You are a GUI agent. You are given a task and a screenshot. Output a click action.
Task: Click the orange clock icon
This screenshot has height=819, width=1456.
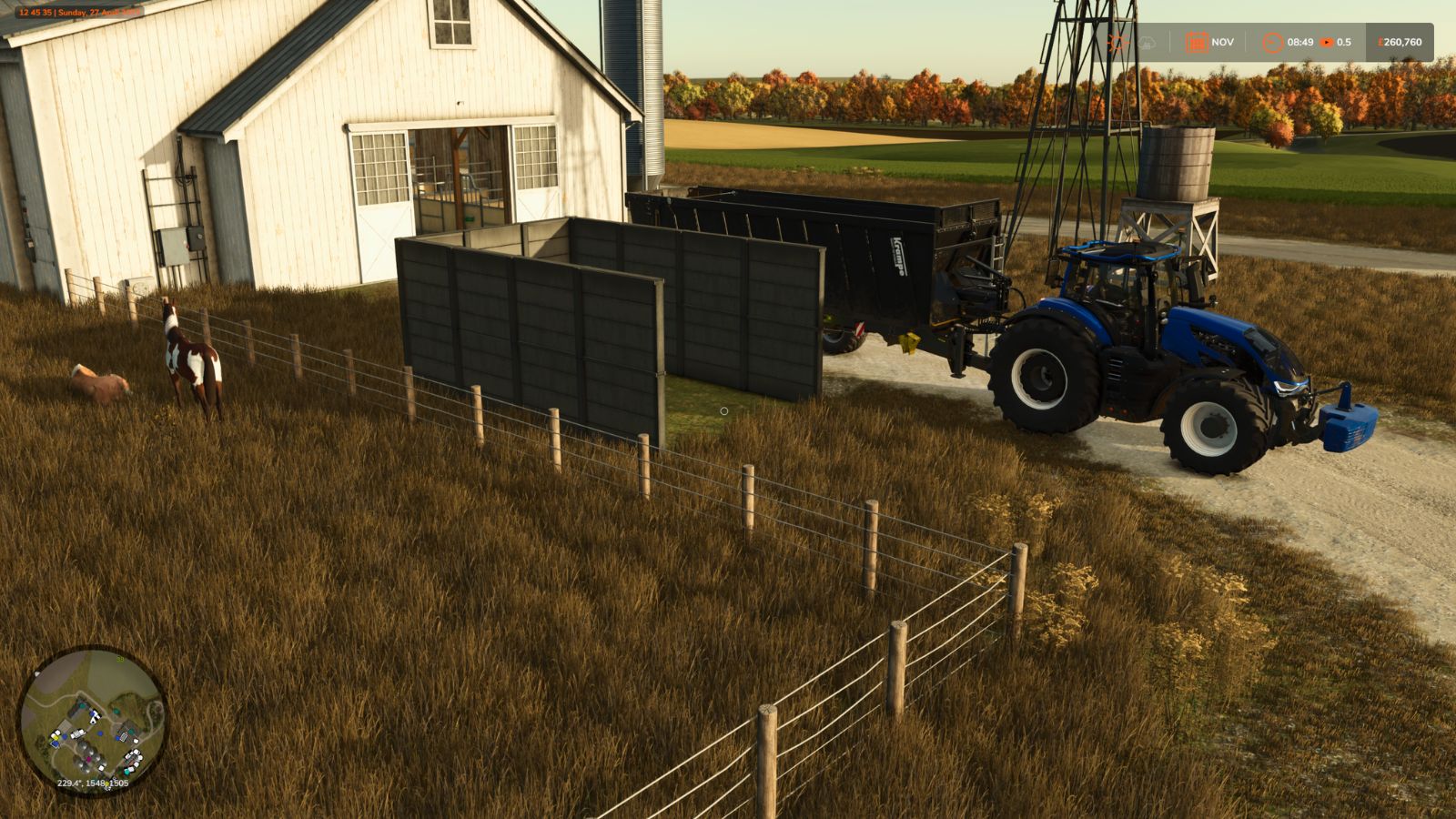pos(1272,42)
